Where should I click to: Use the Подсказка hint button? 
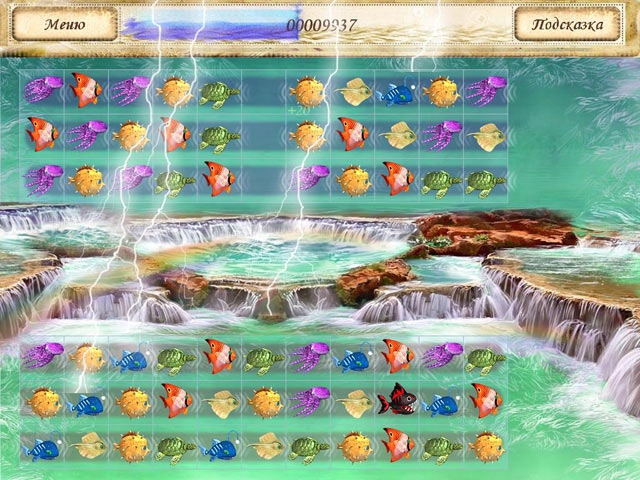(575, 23)
